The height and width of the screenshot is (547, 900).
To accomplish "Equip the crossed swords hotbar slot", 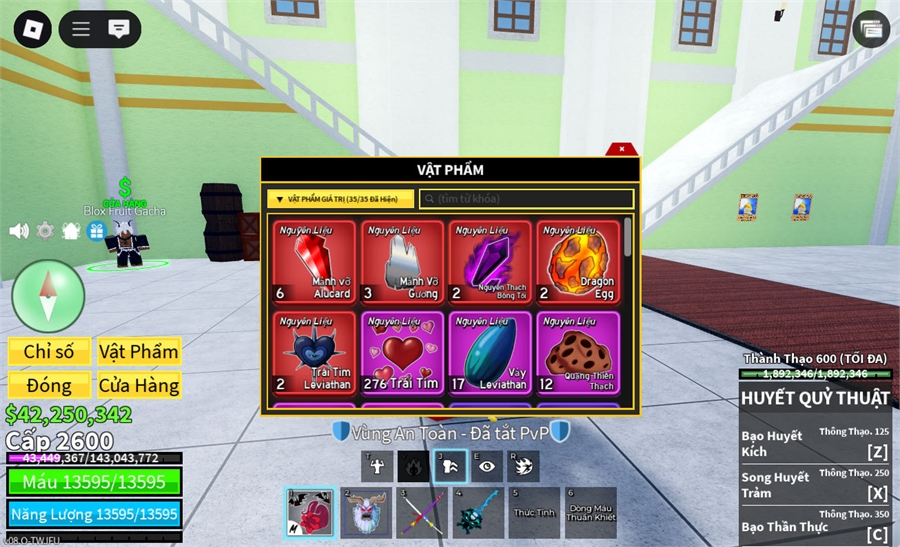I will click(422, 513).
